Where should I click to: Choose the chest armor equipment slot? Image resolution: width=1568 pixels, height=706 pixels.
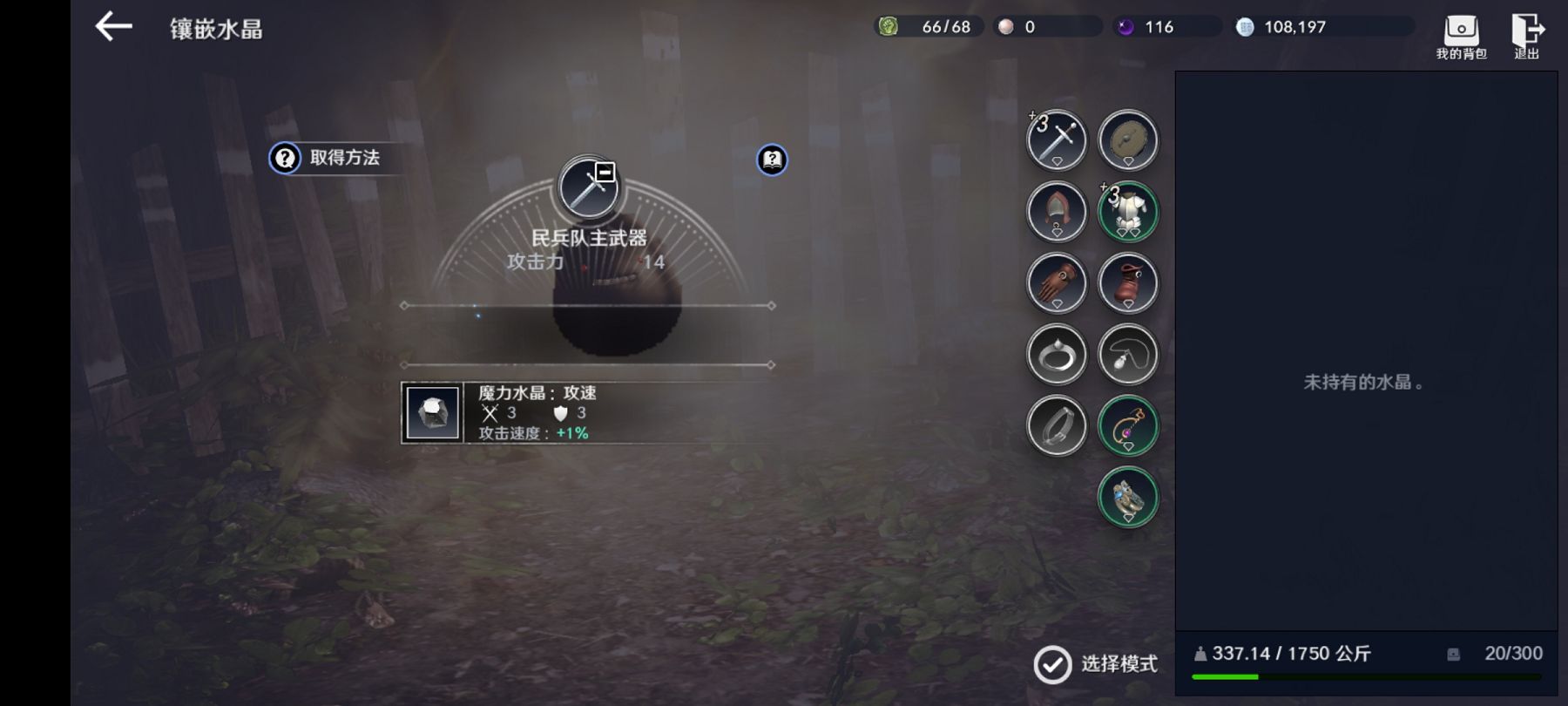[x=1128, y=212]
